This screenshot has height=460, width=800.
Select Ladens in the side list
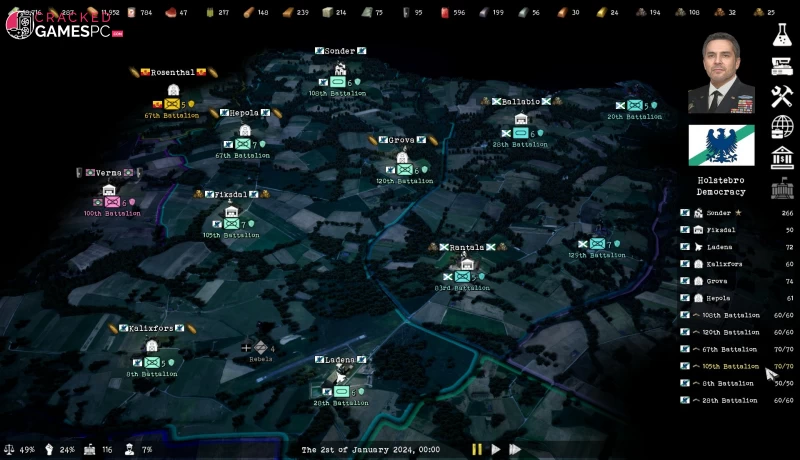[x=720, y=247]
